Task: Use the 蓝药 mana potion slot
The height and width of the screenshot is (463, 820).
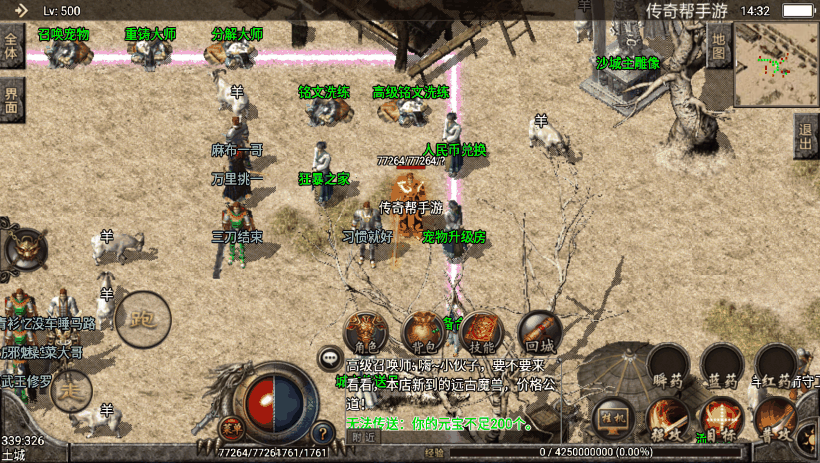Action: point(721,364)
